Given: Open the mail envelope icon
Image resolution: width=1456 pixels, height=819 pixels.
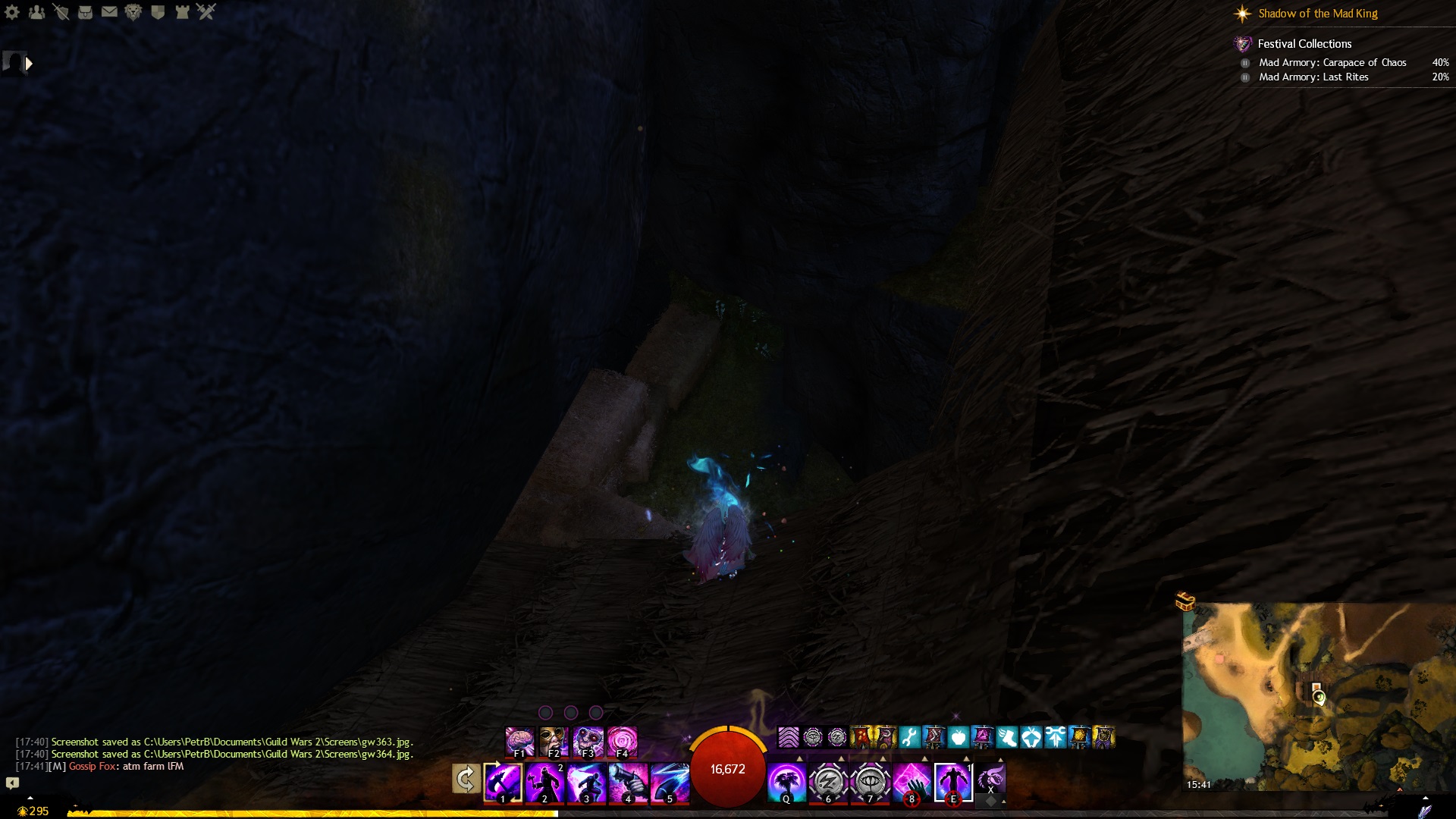Looking at the screenshot, I should tap(109, 12).
